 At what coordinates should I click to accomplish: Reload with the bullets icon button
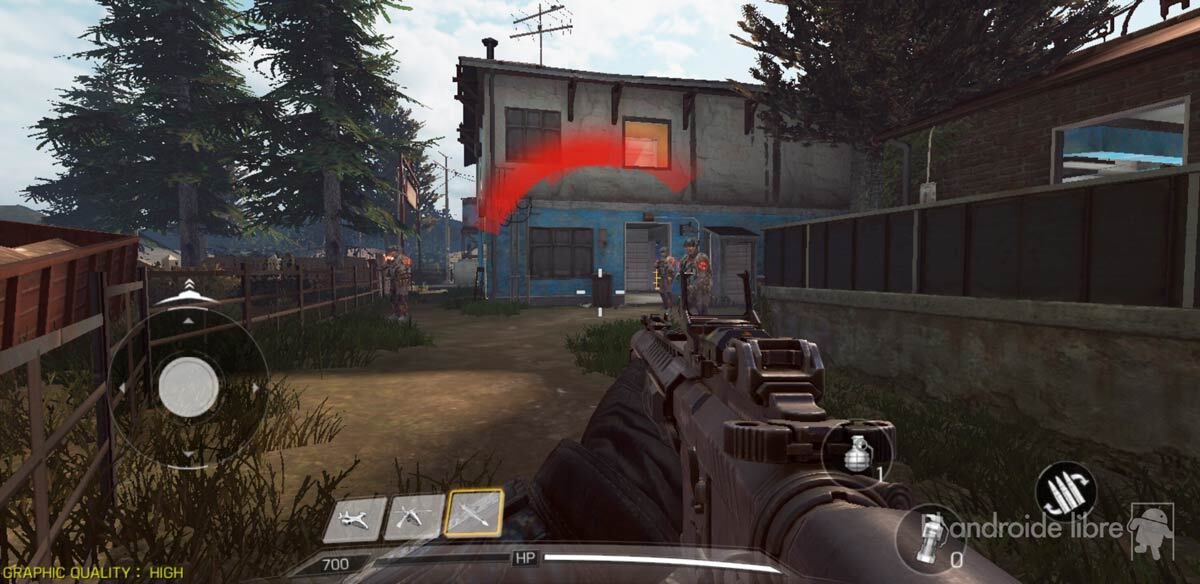1065,490
